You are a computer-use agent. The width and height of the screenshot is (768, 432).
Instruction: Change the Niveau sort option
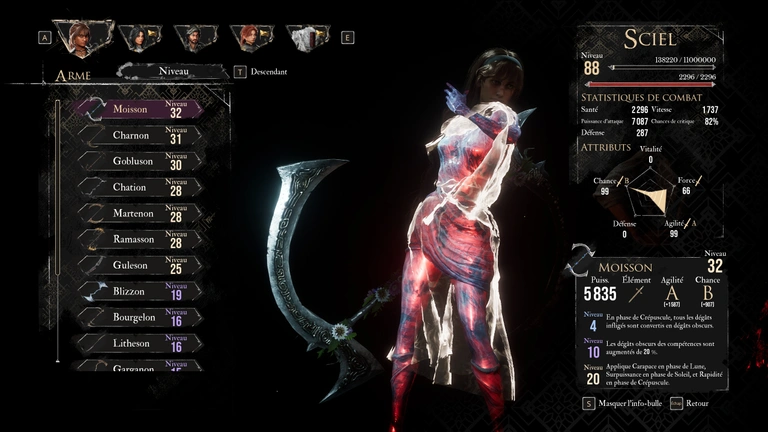173,71
